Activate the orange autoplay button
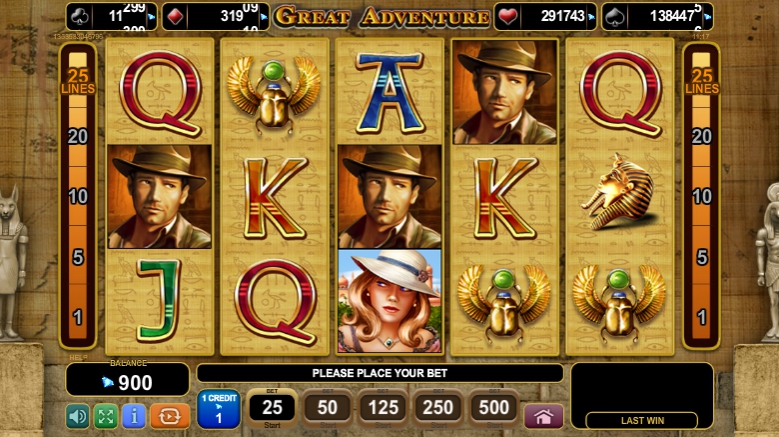The image size is (779, 437). (170, 416)
